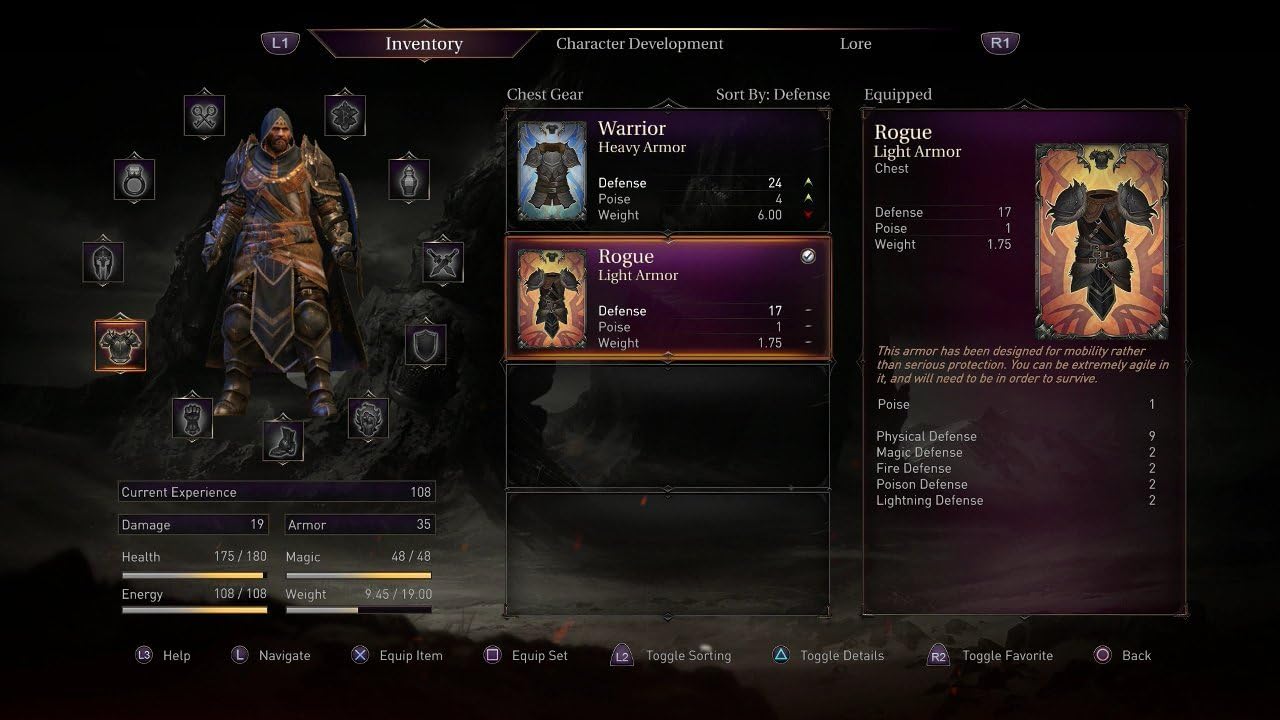Change the Sort By: Defense ordering
The image size is (1280, 720).
pyautogui.click(x=772, y=95)
